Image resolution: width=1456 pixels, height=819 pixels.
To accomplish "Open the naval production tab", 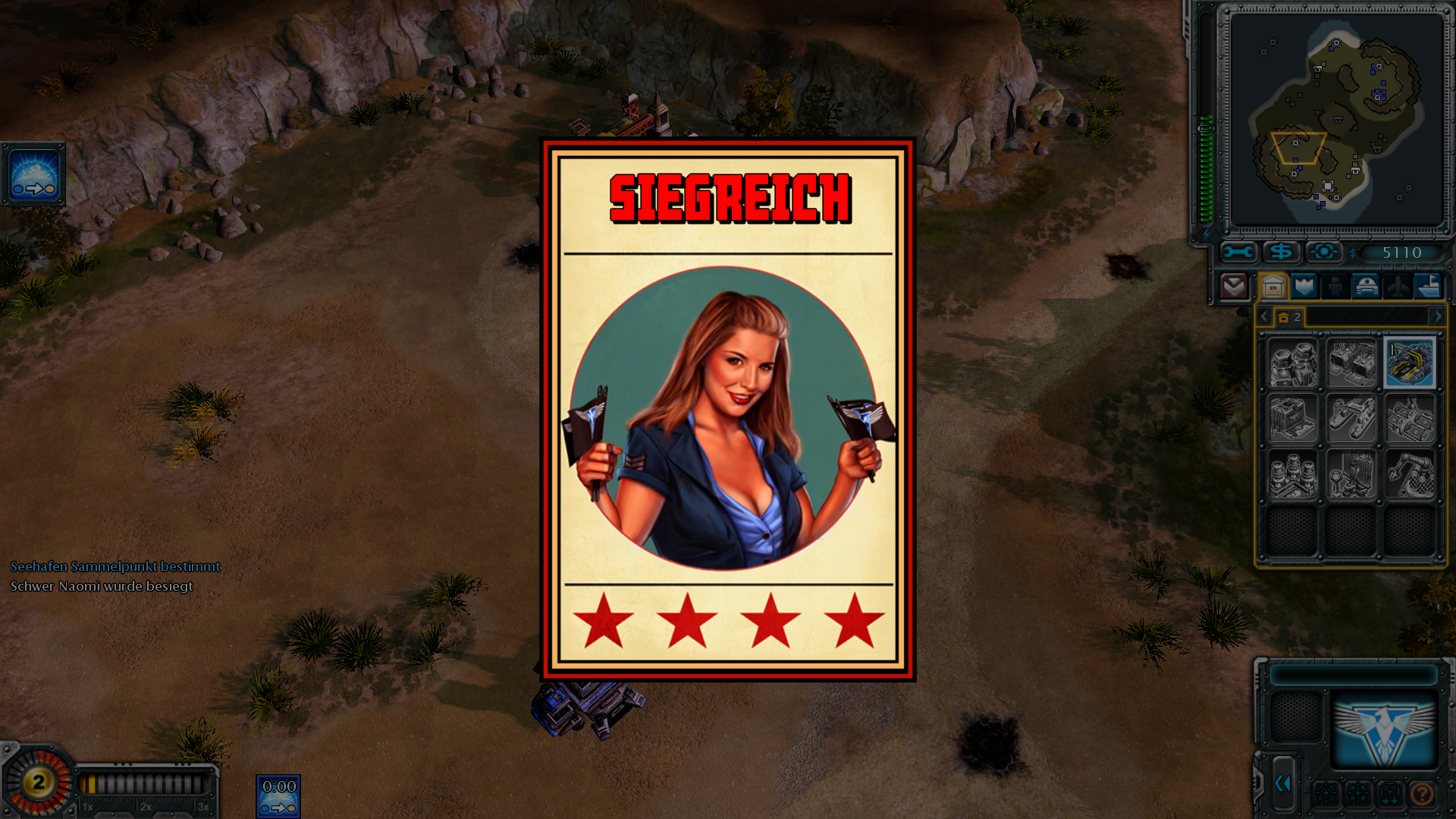I will pos(1428,287).
